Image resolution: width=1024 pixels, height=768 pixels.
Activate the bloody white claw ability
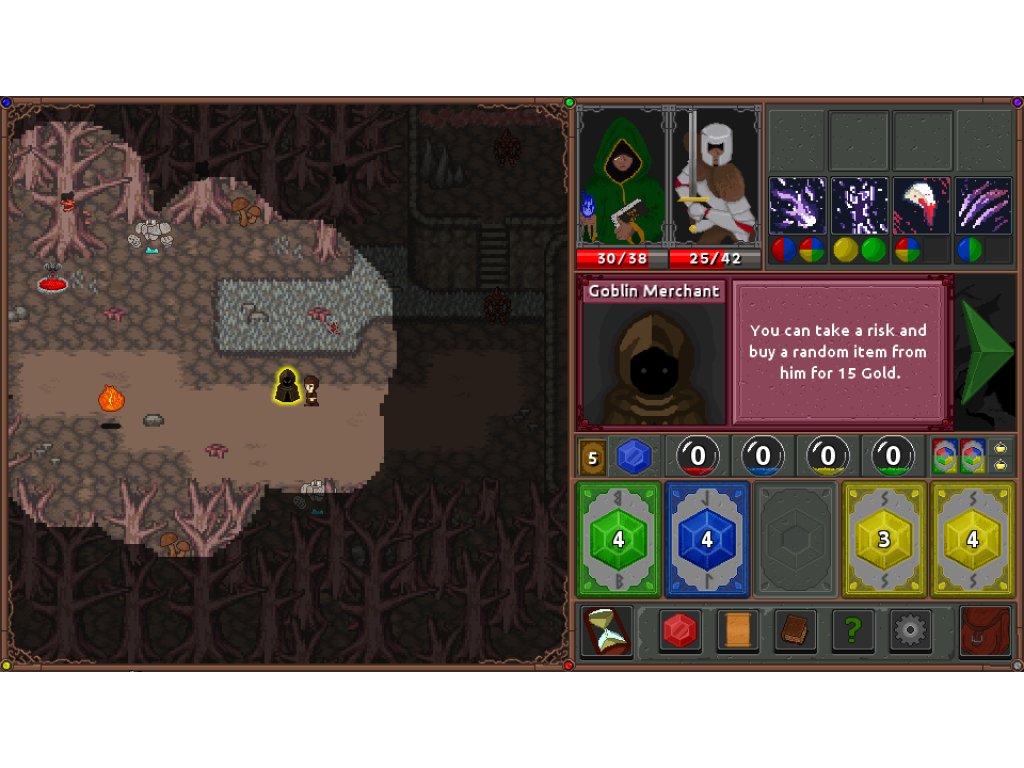tap(922, 206)
